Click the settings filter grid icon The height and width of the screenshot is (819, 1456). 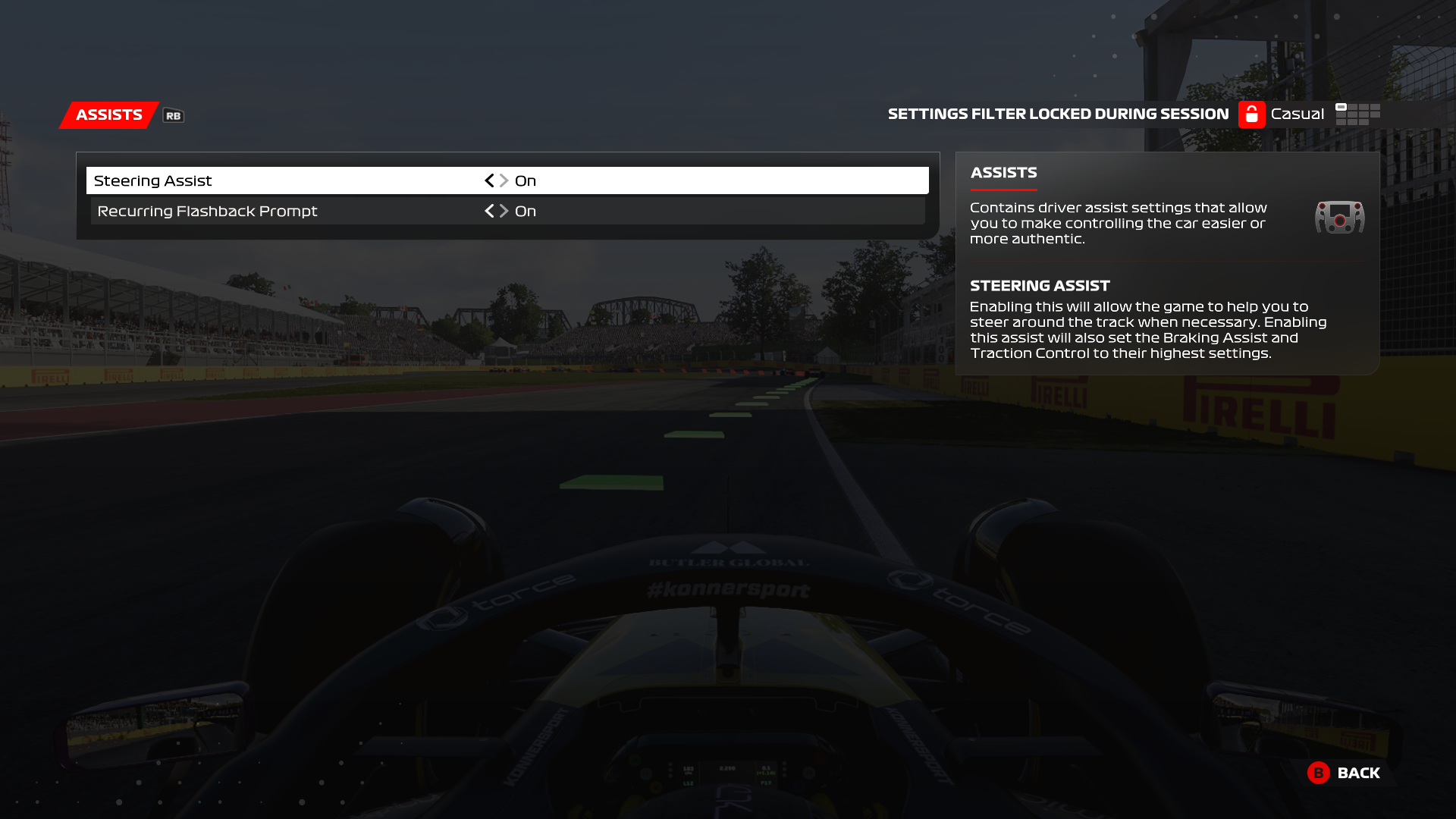point(1357,115)
